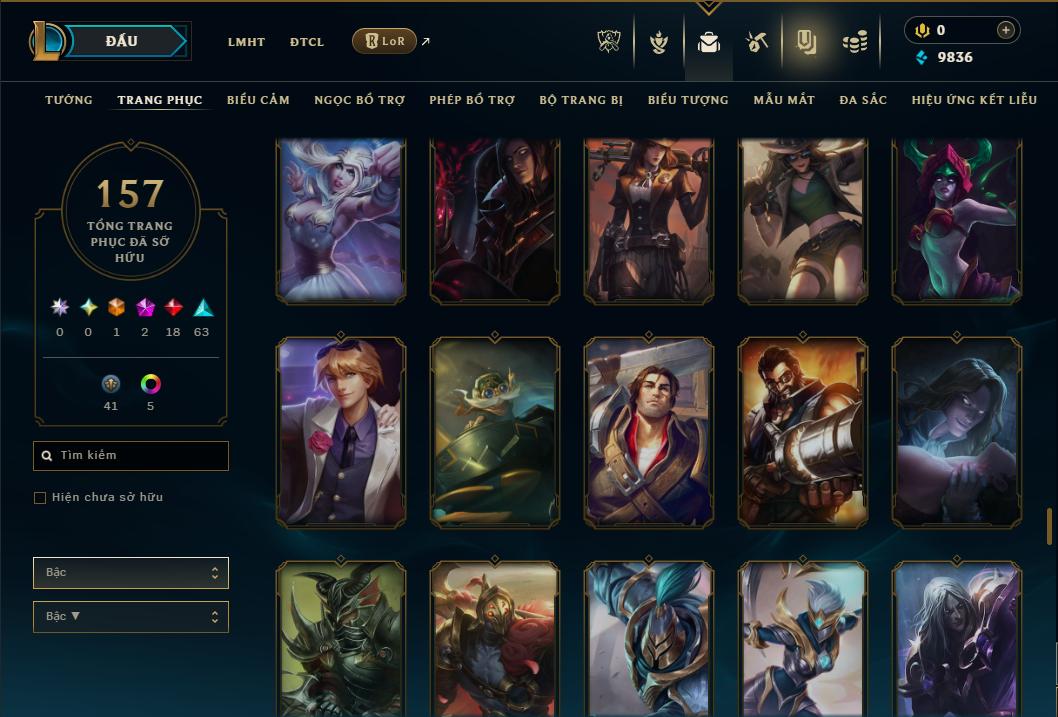Click the plus button to buy RP
The width and height of the screenshot is (1058, 717).
1005,30
